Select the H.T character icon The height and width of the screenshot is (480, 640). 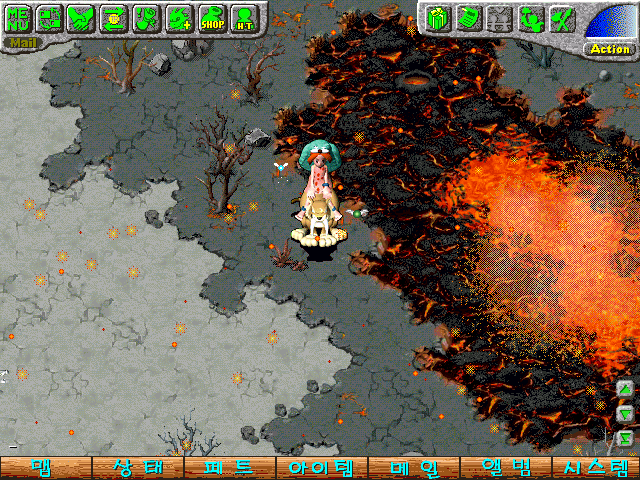(x=245, y=17)
